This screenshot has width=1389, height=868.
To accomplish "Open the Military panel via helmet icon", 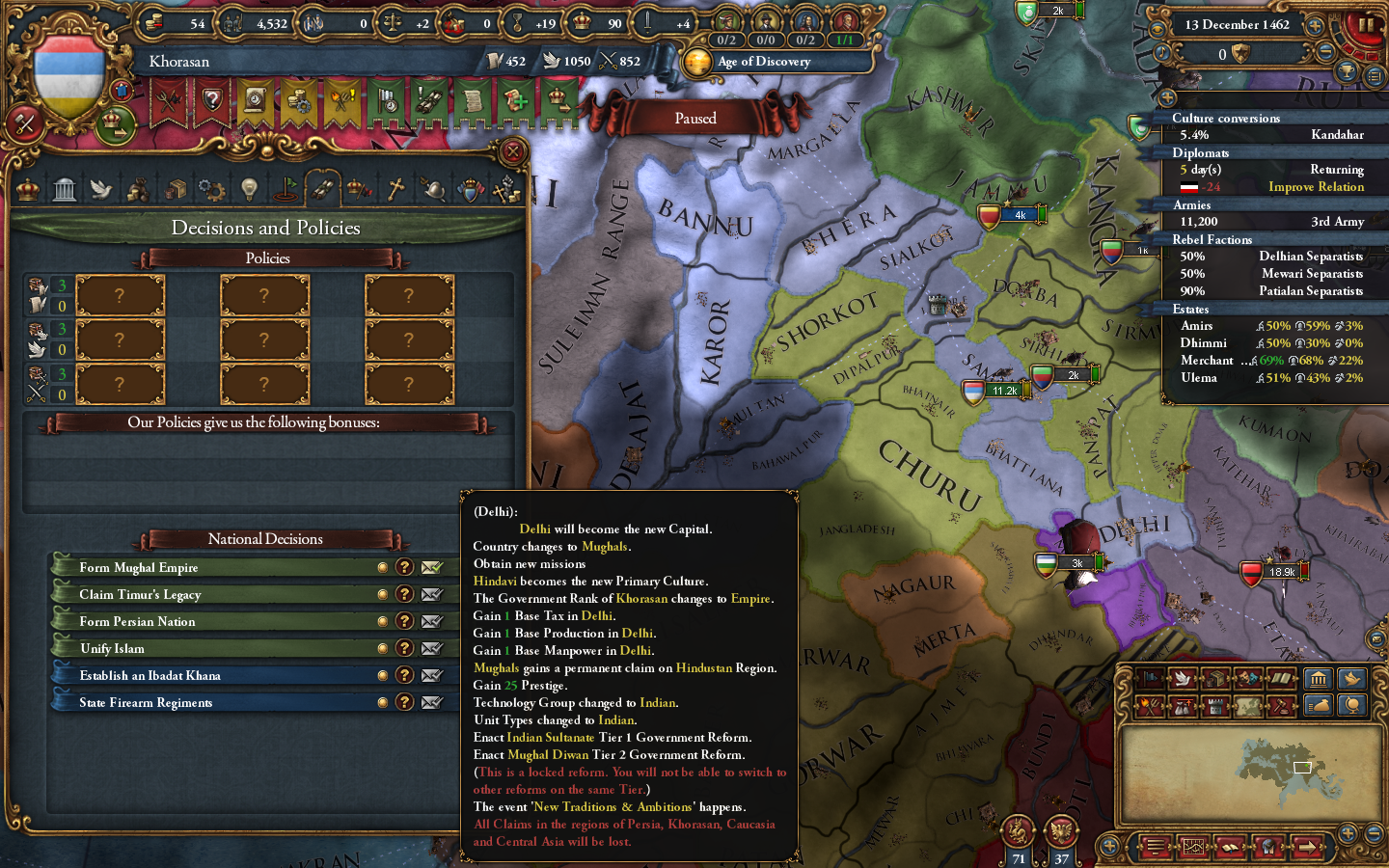I will [x=431, y=188].
